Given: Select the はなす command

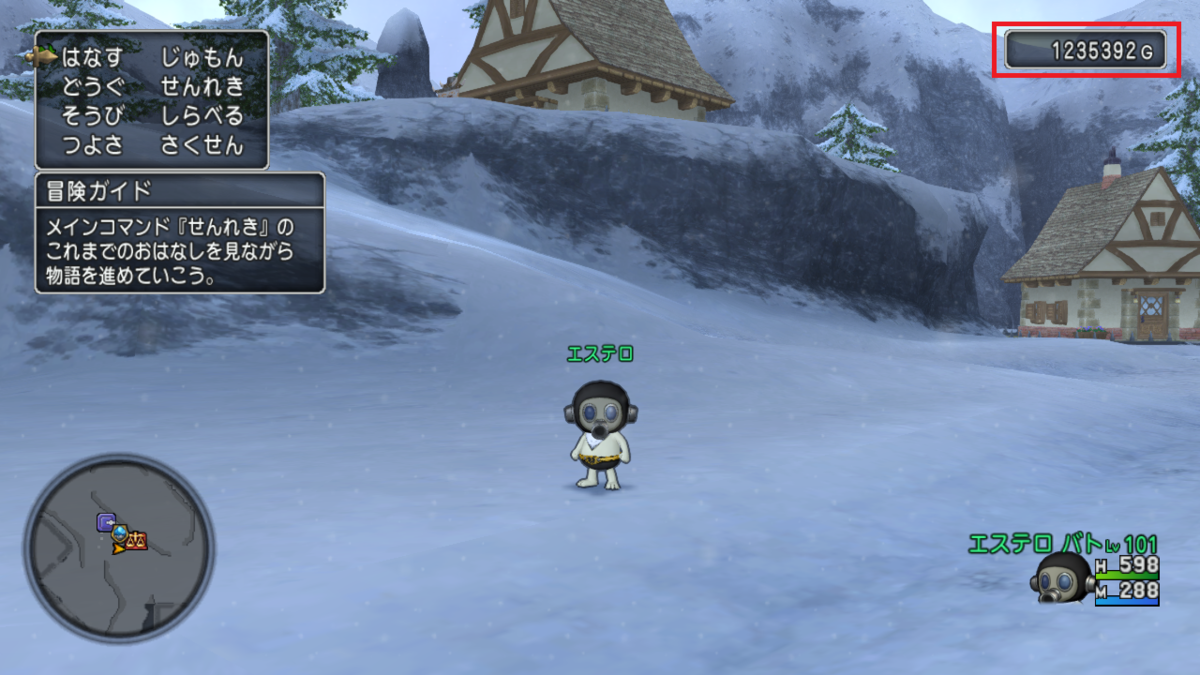Looking at the screenshot, I should click(x=92, y=57).
